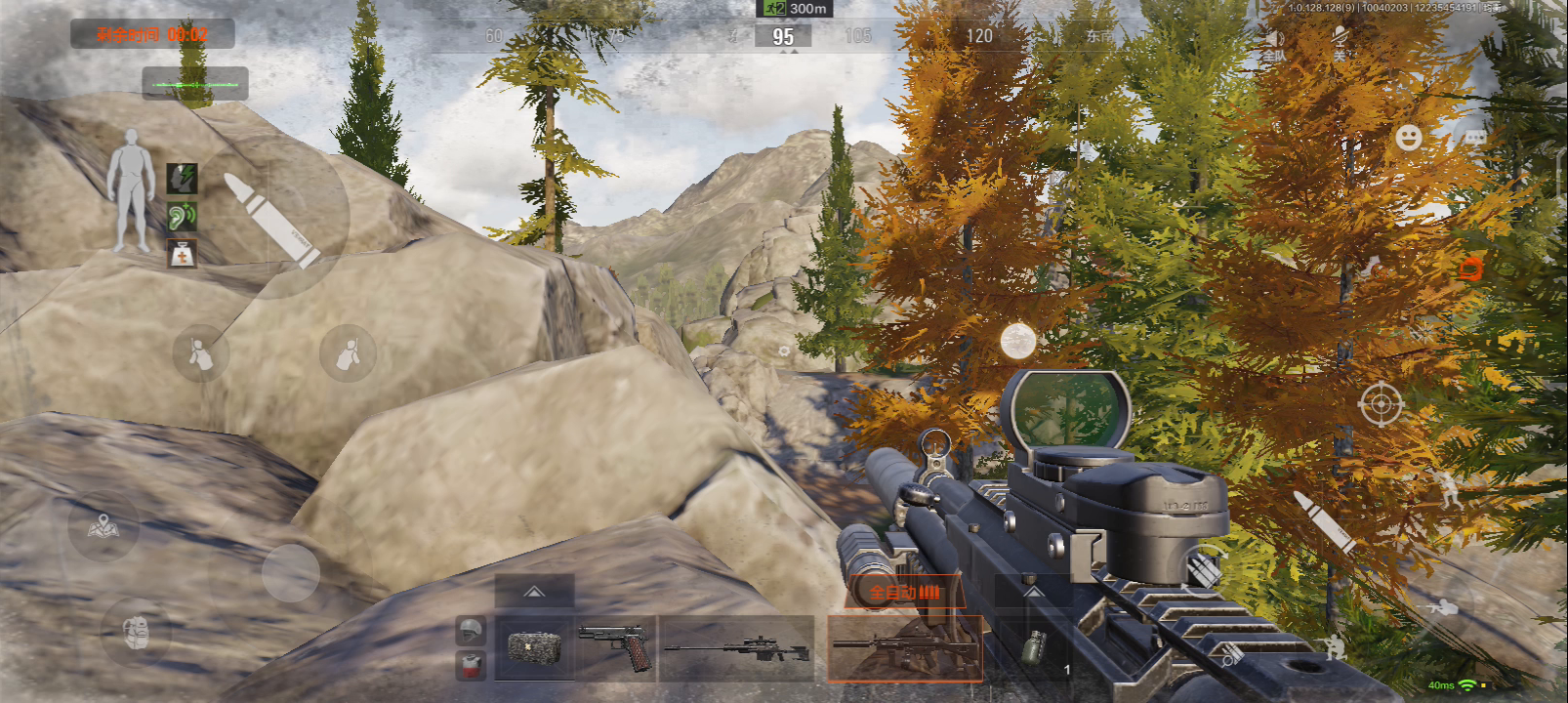Screen dimensions: 1568x703
Task: Tap the body armor vest icon
Action: tap(471, 664)
